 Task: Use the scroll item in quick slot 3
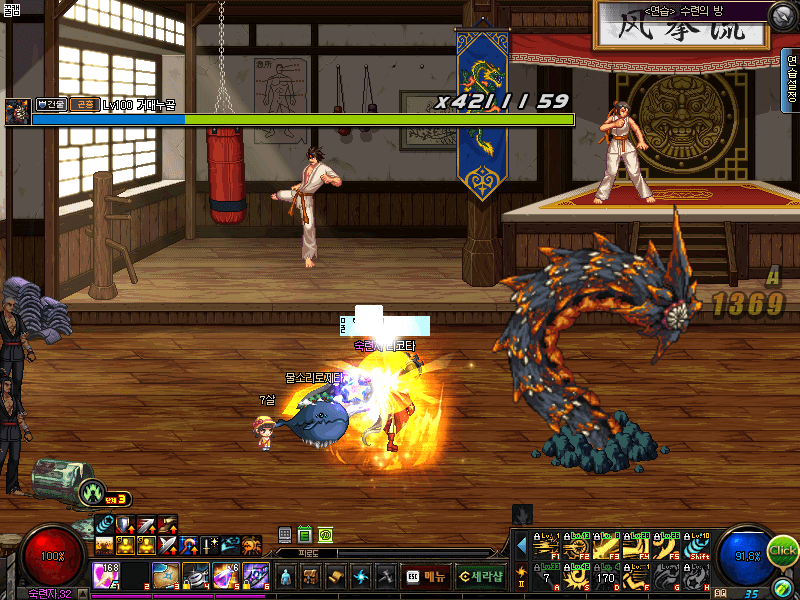point(166,575)
